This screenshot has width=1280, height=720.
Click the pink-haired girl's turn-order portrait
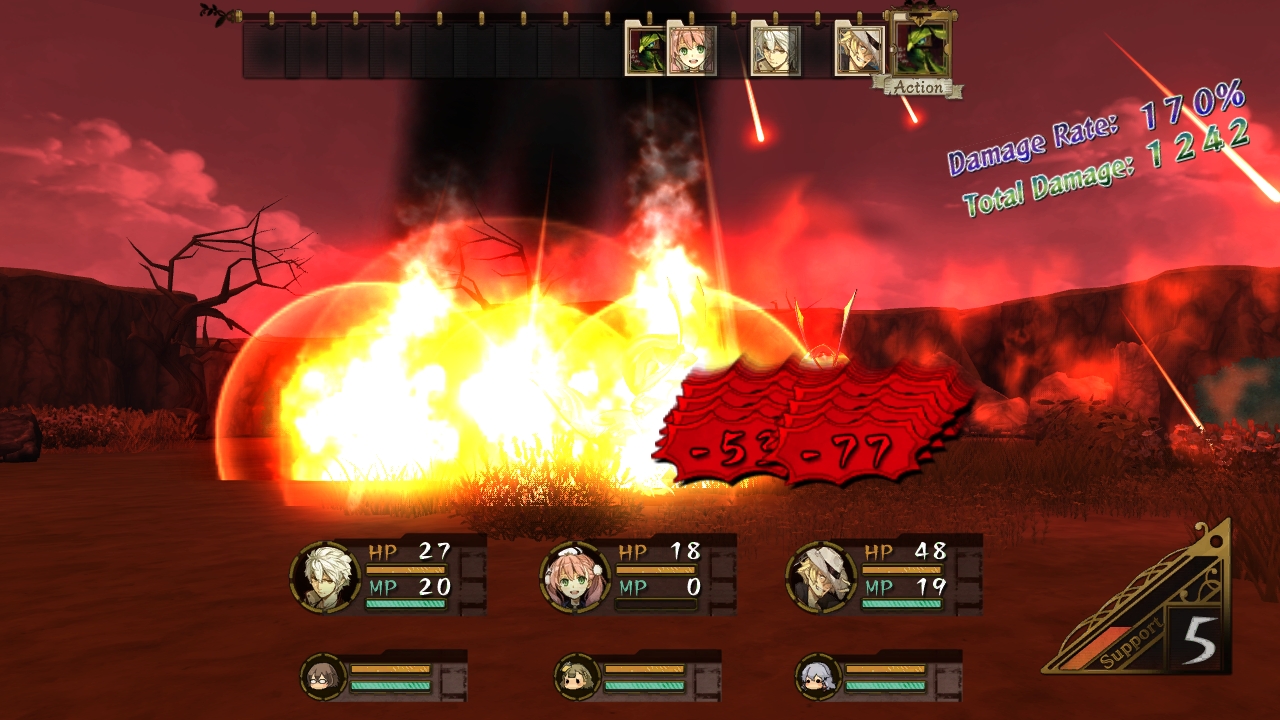pyautogui.click(x=689, y=51)
